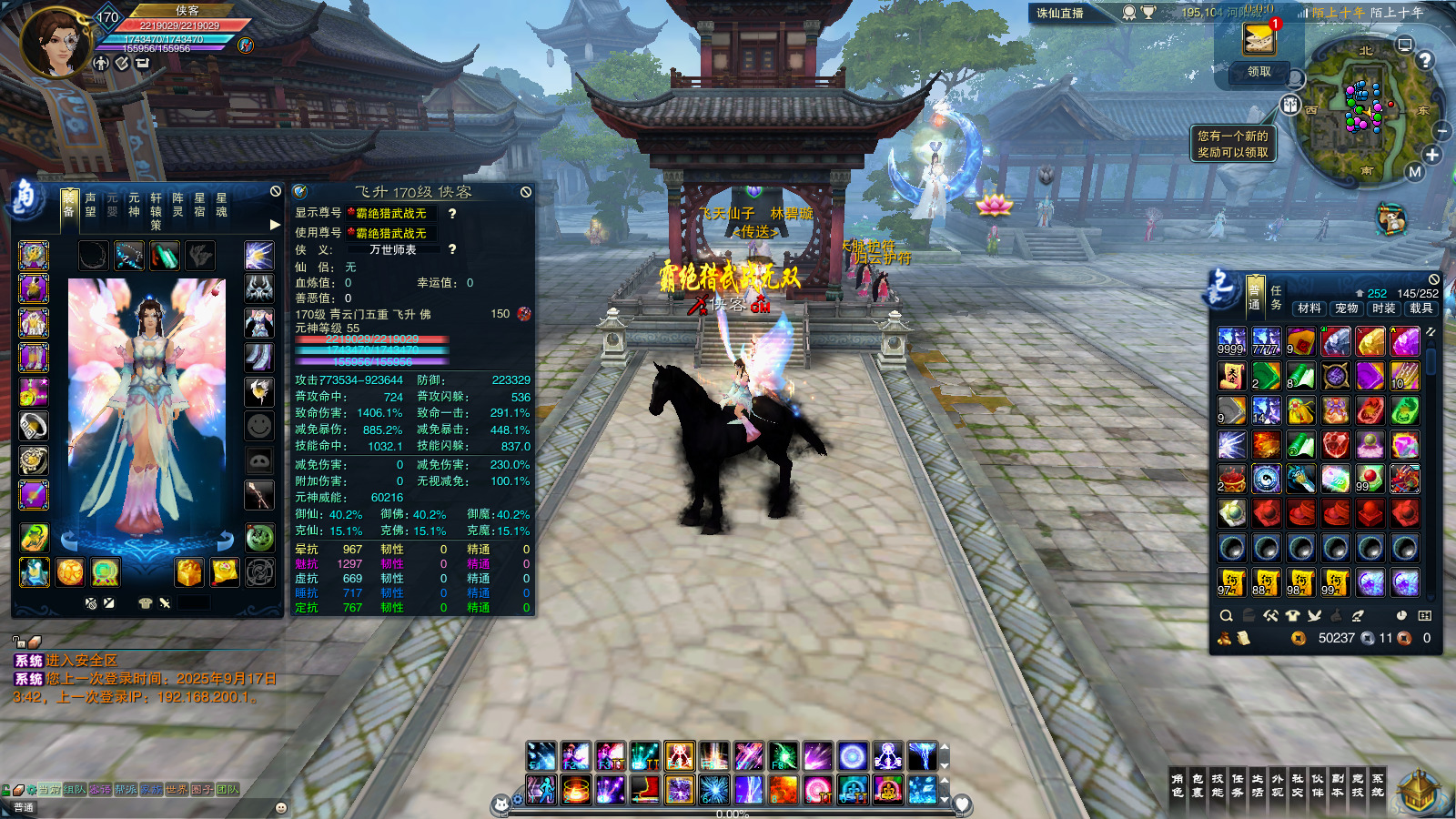Viewport: 1456px width, 819px height.
Task: Close the character equipment panel
Action: (x=276, y=191)
